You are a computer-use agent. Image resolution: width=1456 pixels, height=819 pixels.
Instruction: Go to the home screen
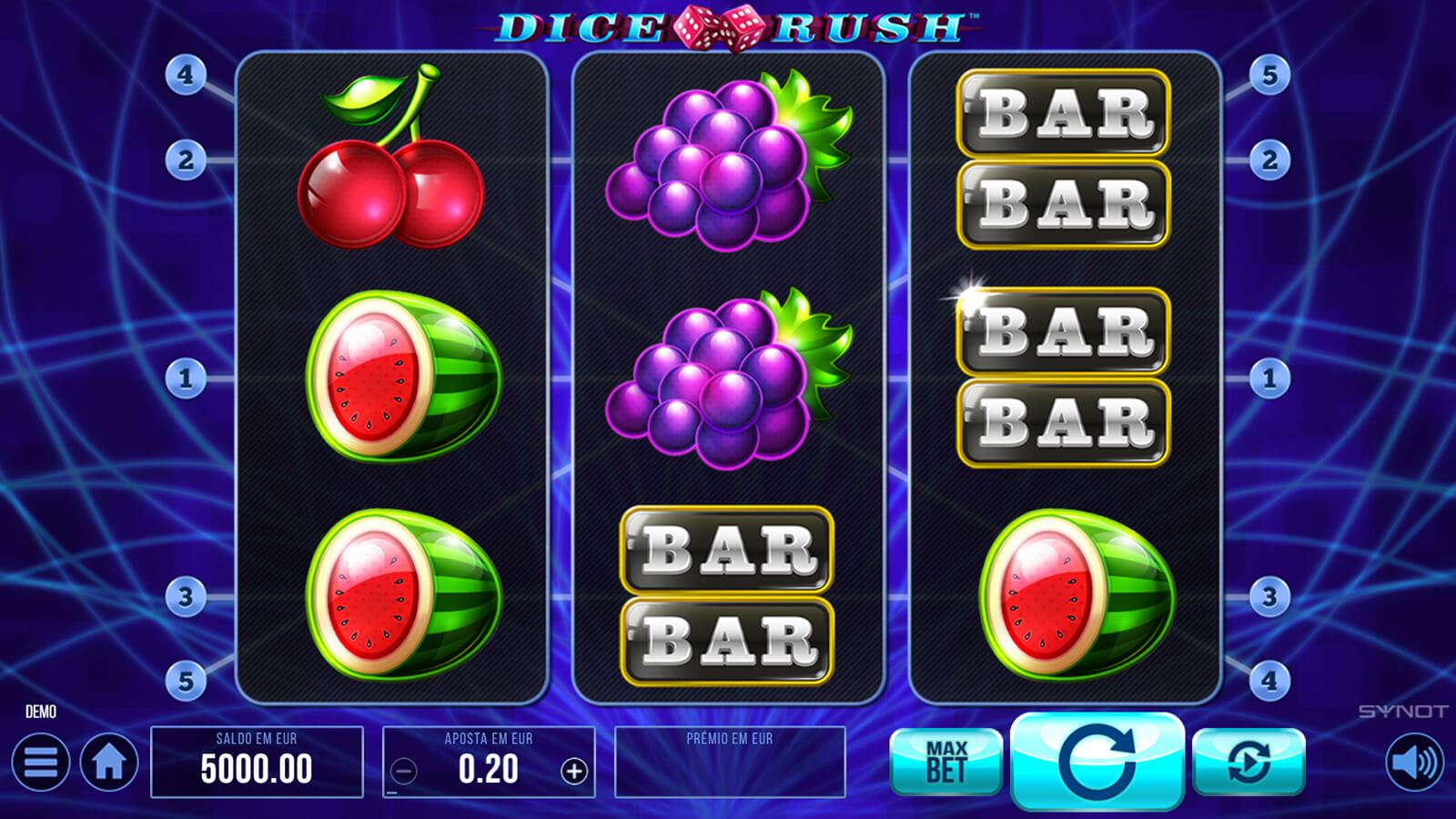point(109,763)
